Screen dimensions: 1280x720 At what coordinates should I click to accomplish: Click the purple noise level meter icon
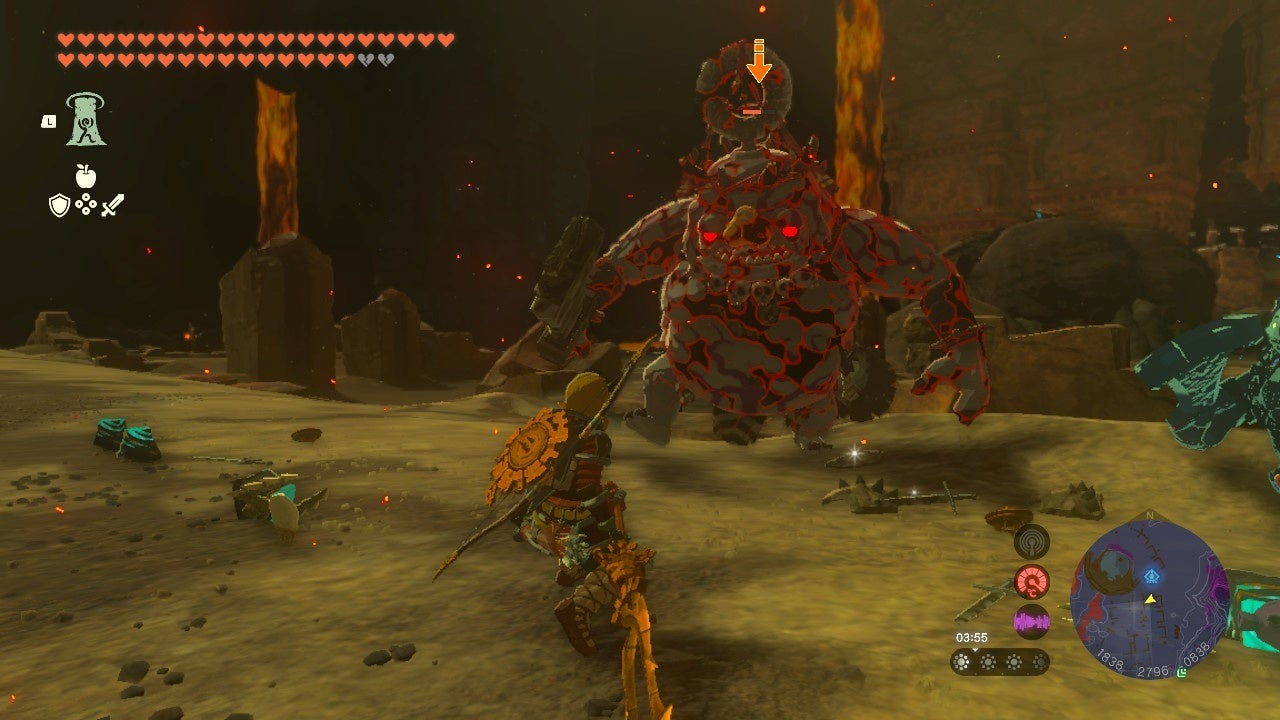point(1033,621)
